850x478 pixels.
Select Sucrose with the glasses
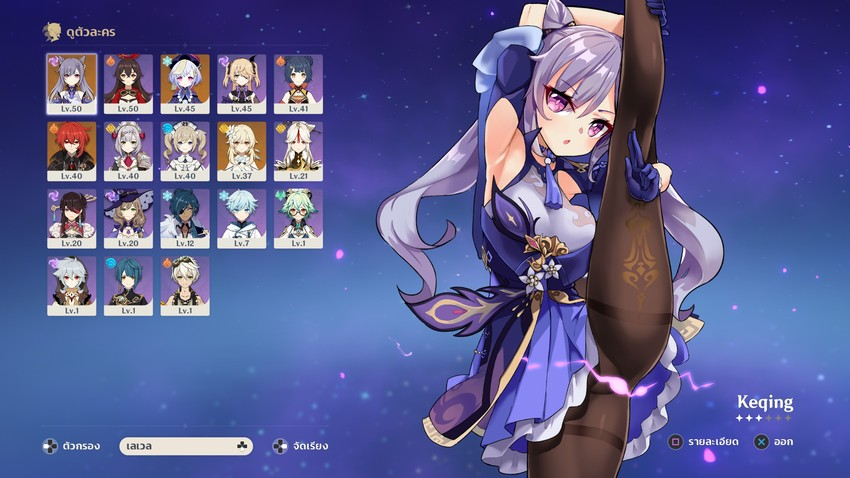tap(298, 214)
